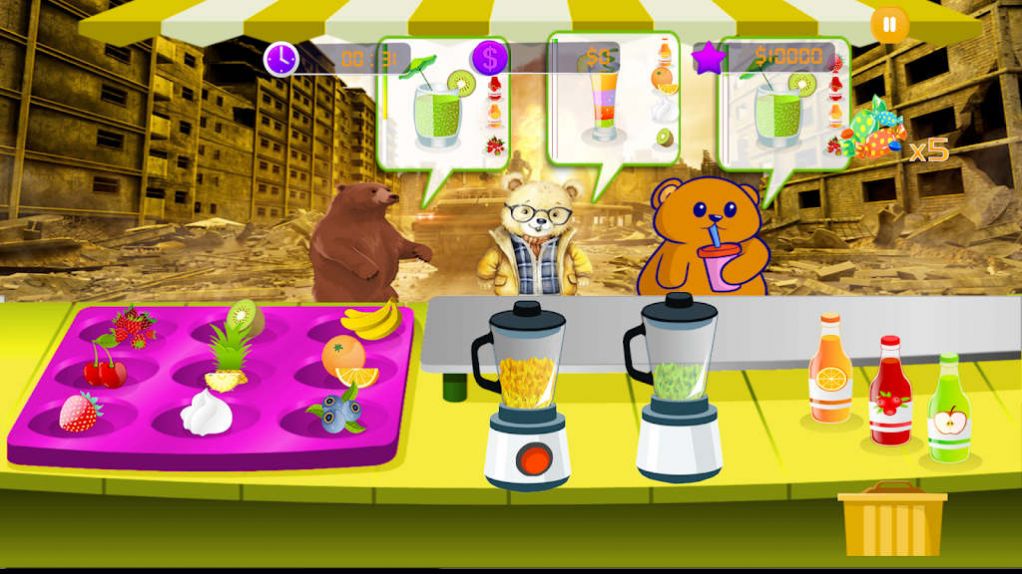
Task: Pick the strawberry from the tray
Action: tap(80, 411)
